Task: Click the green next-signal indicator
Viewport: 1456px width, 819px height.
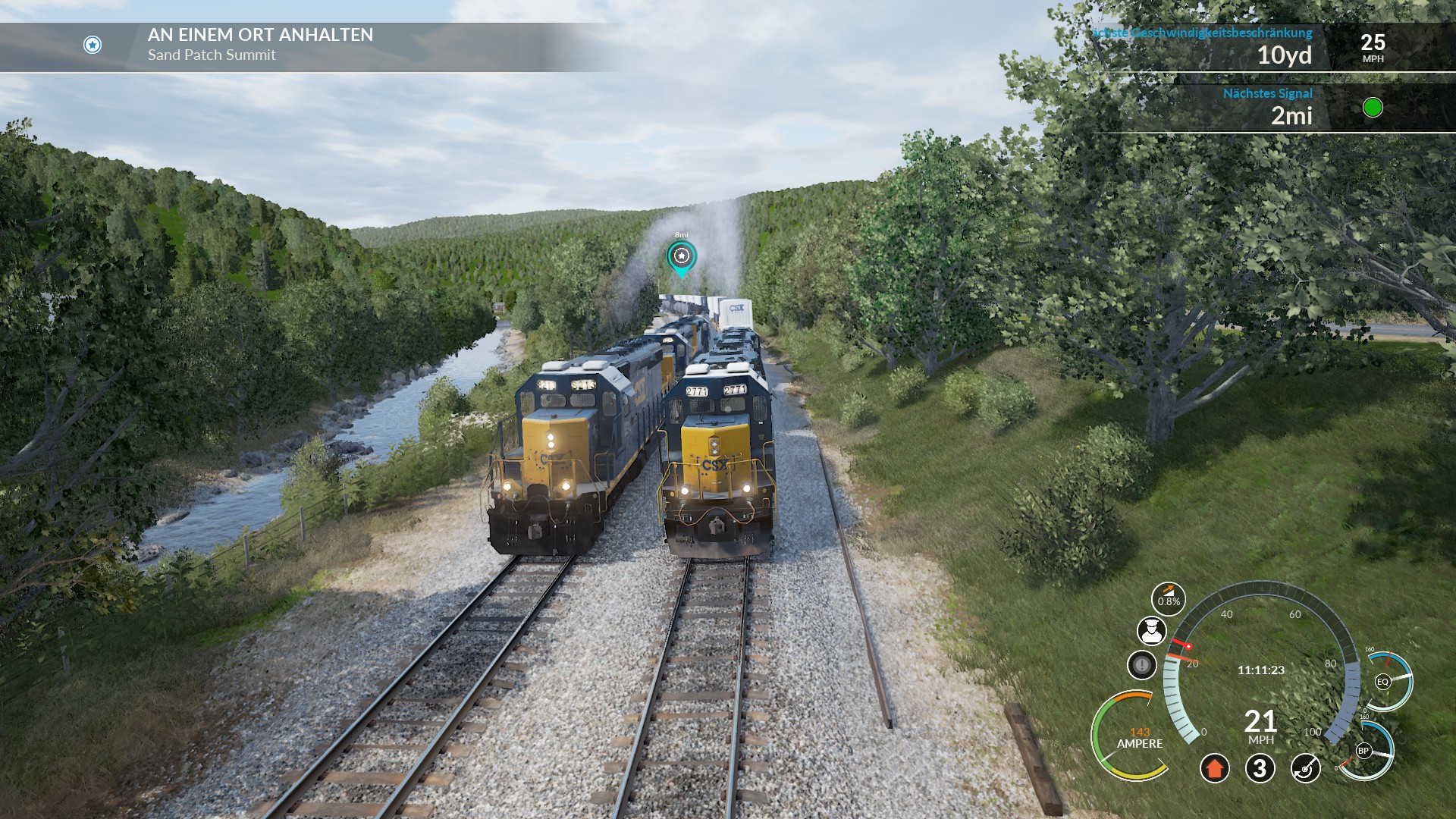Action: tap(1373, 108)
